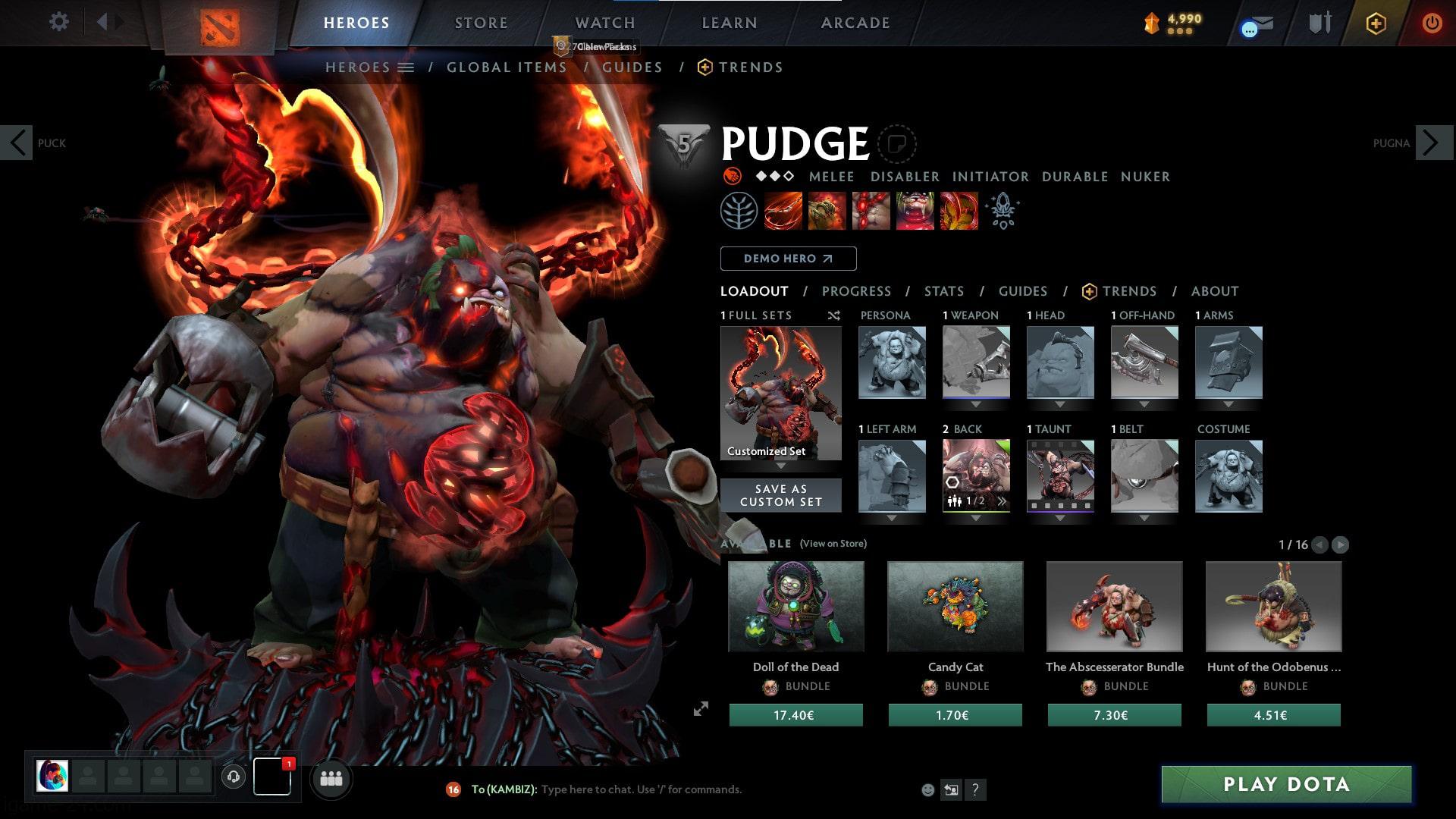Open the Arcade tab

pos(855,23)
